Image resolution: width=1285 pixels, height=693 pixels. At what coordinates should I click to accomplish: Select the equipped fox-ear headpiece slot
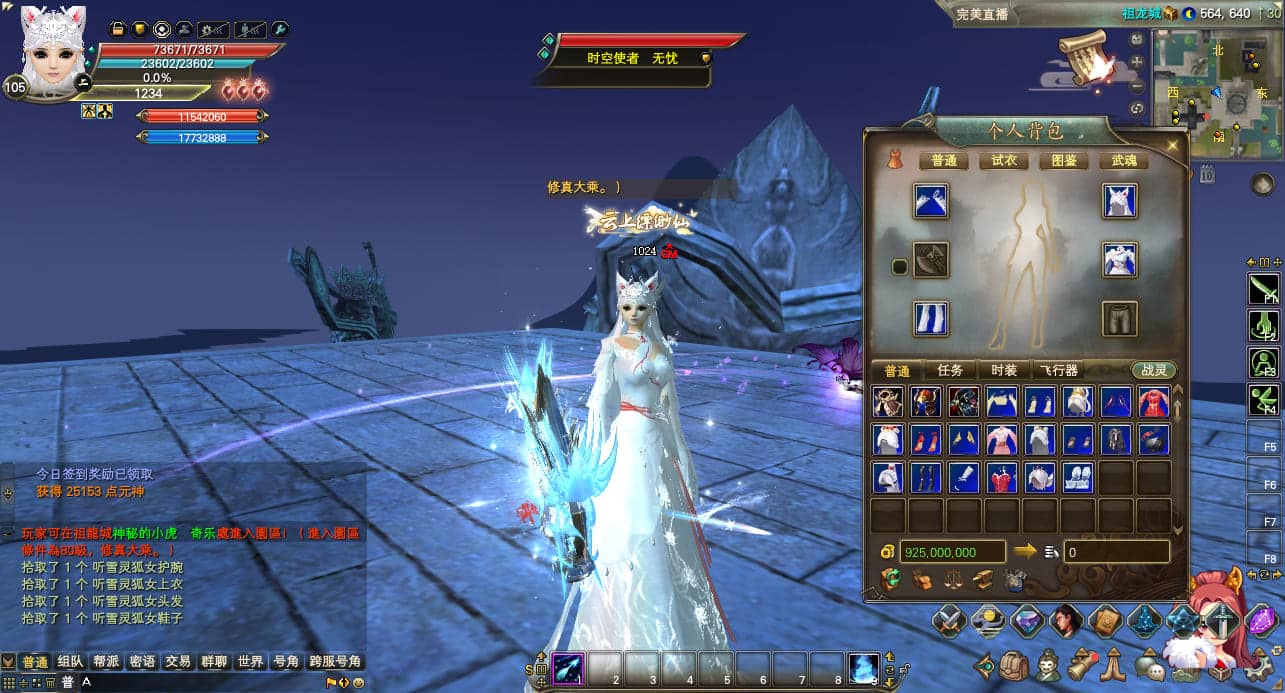tap(1120, 200)
